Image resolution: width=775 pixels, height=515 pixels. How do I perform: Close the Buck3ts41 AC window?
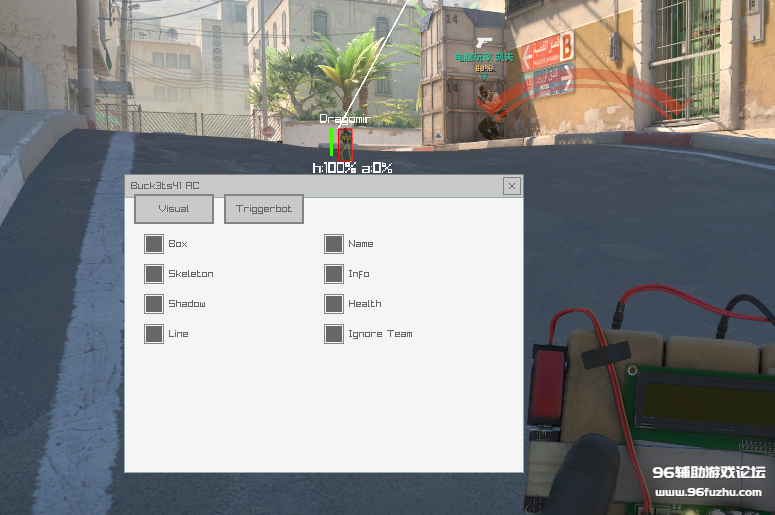pos(511,186)
